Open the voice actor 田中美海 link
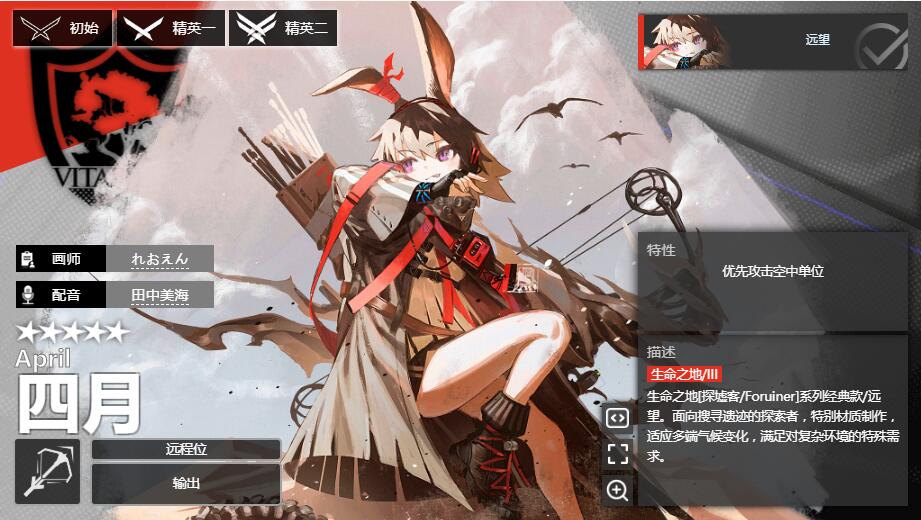 point(160,295)
